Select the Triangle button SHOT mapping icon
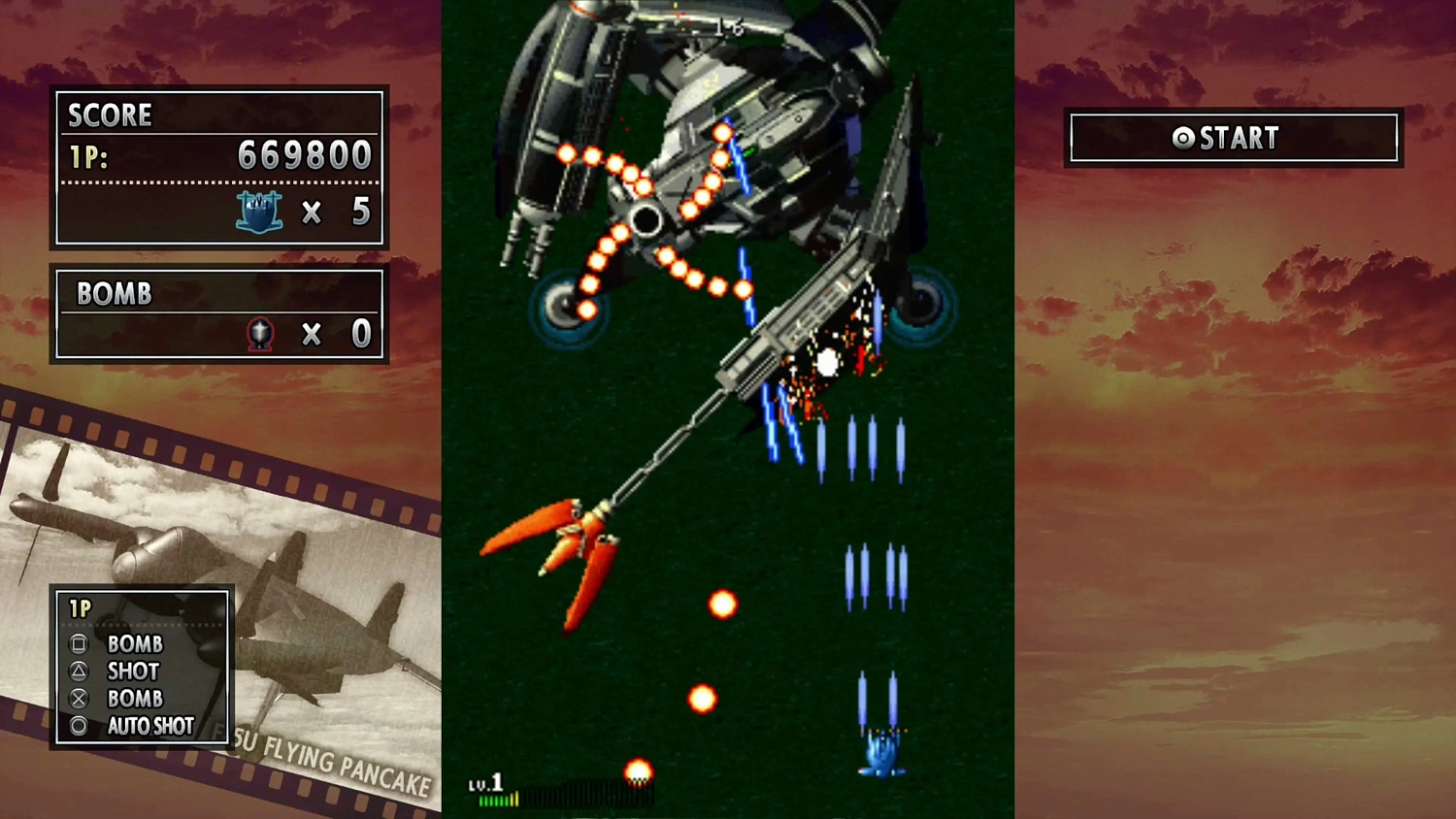 click(79, 671)
